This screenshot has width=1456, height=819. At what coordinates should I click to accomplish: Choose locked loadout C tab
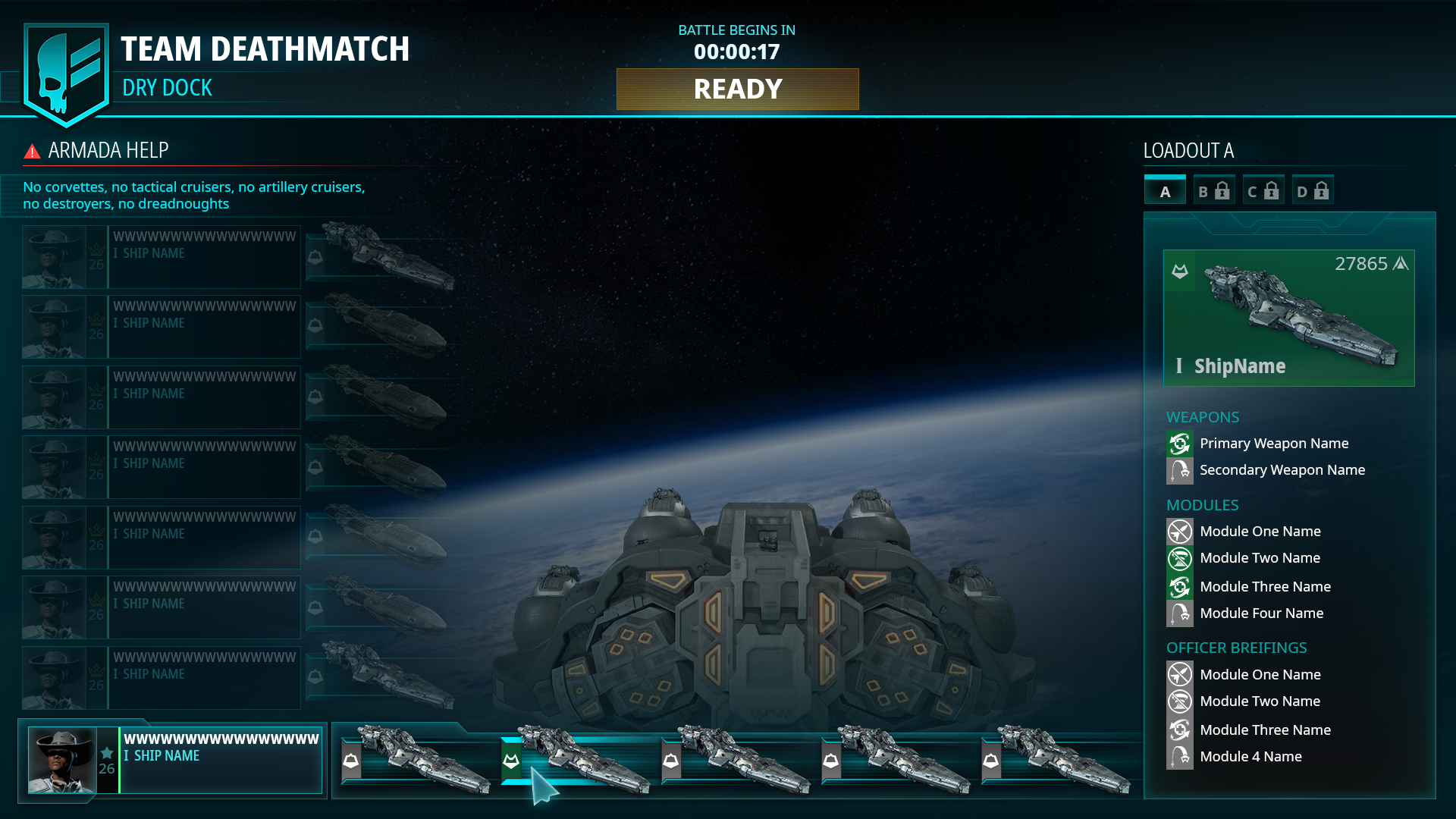1263,191
